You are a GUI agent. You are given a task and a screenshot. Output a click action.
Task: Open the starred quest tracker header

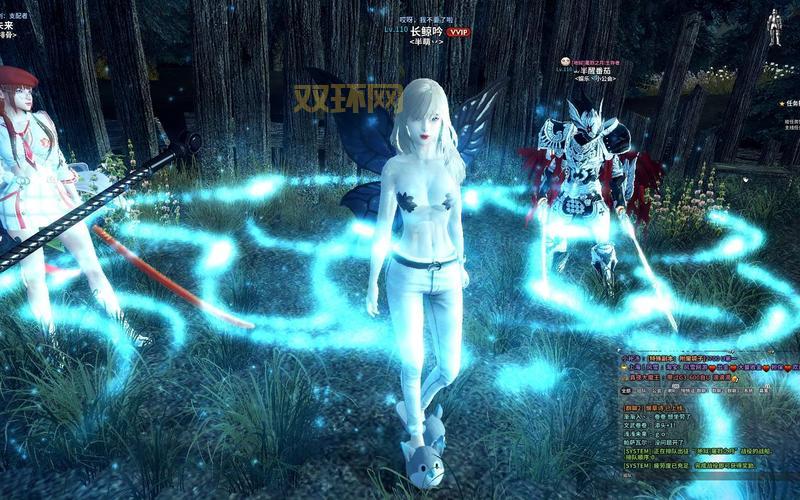(790, 102)
